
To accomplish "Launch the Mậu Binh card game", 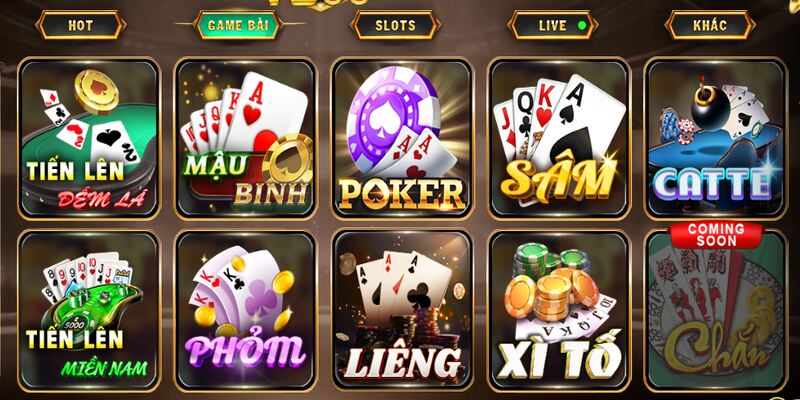I will coord(246,137).
